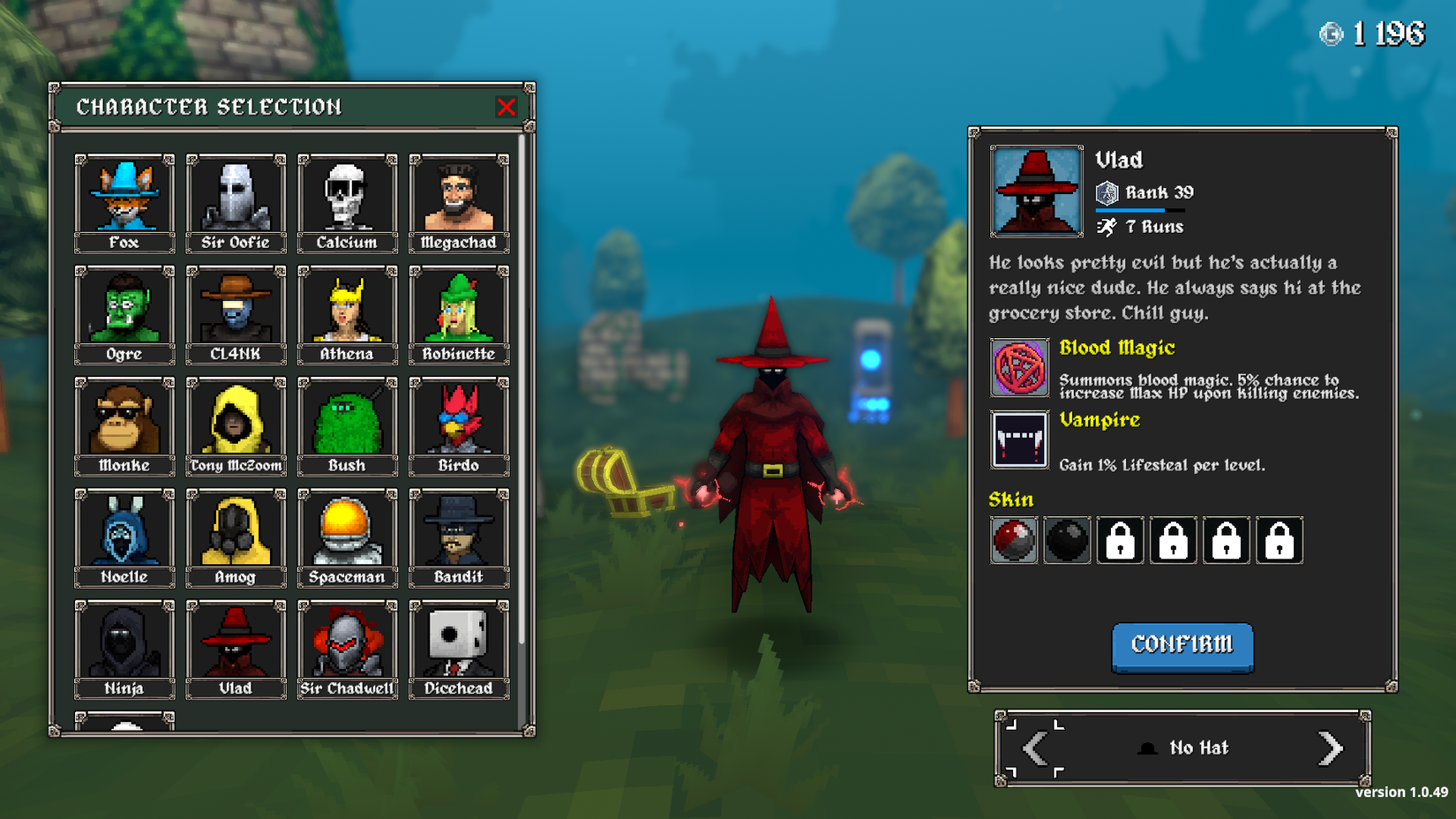The image size is (1456, 819).
Task: Choose the Ogre character portrait
Action: 124,306
